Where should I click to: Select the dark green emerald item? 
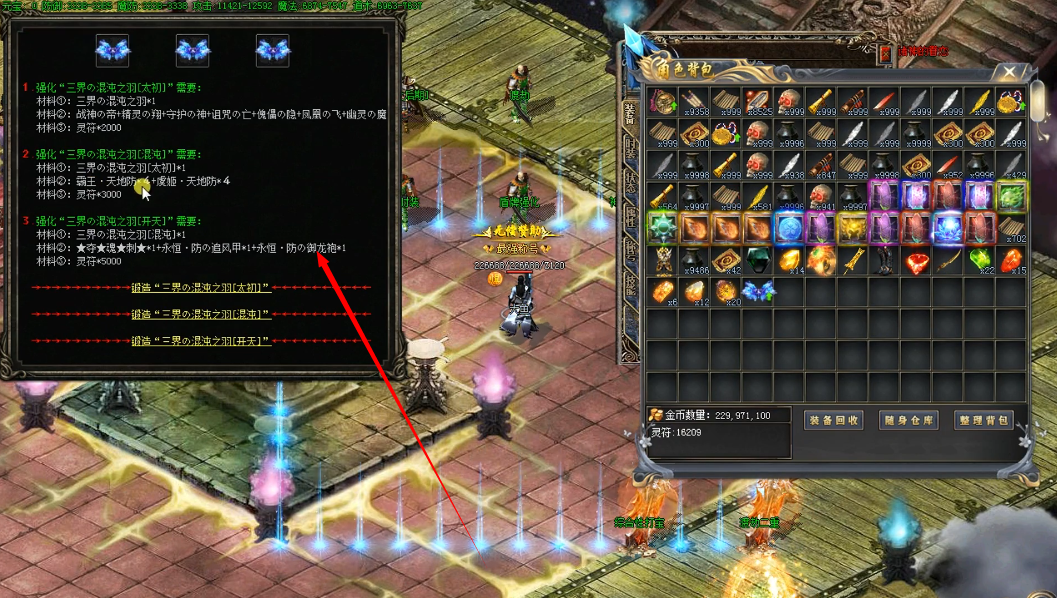tap(757, 261)
